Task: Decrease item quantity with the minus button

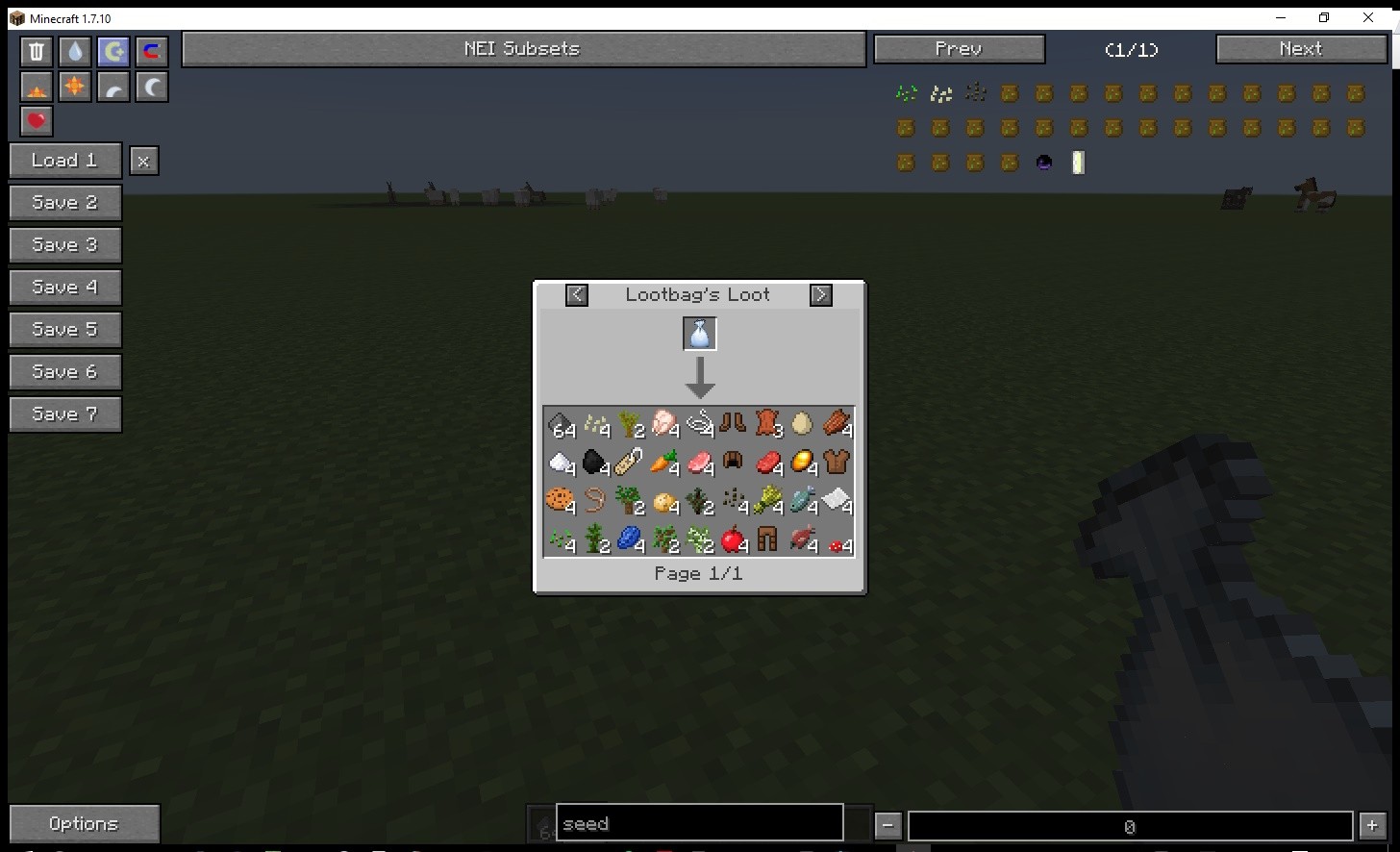Action: [x=888, y=825]
